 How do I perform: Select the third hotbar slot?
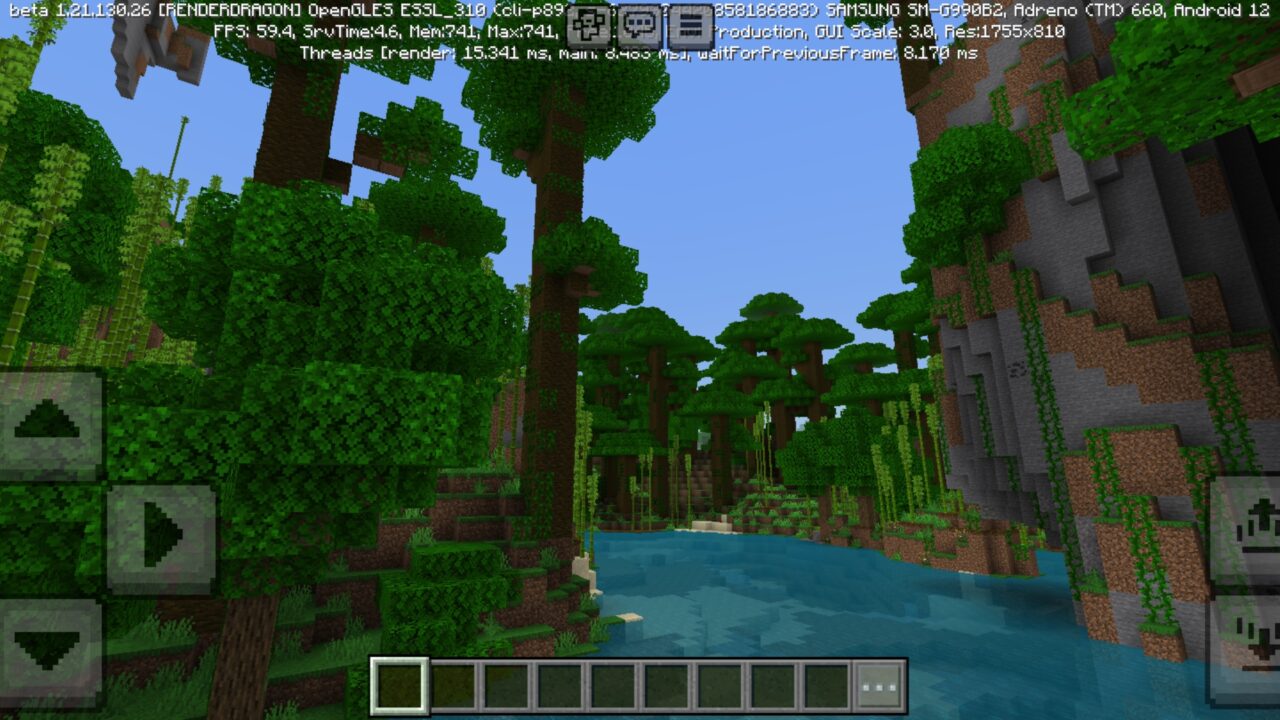[506, 685]
